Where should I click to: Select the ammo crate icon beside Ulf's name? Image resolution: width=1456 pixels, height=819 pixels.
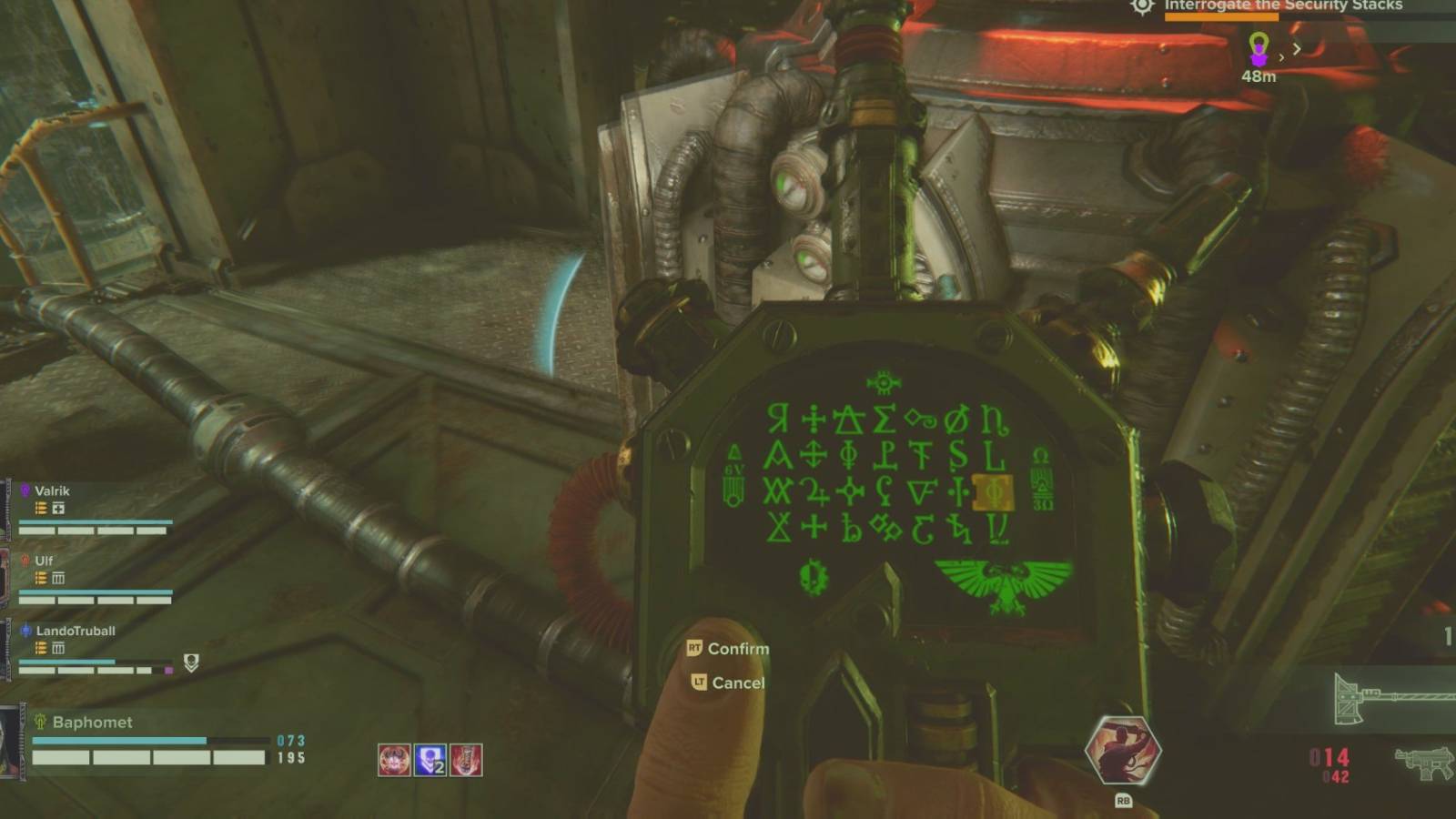tap(57, 577)
